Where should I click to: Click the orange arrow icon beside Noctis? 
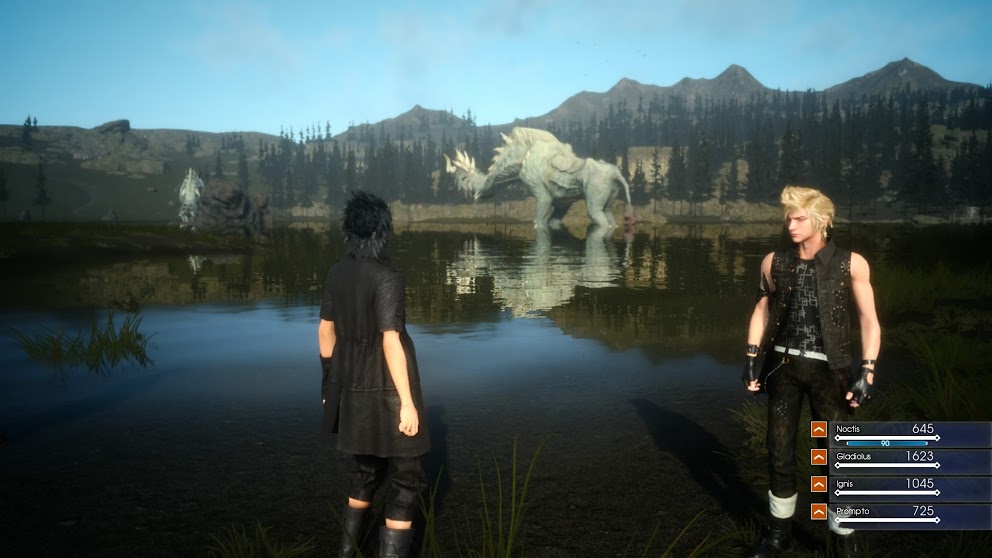pyautogui.click(x=818, y=429)
